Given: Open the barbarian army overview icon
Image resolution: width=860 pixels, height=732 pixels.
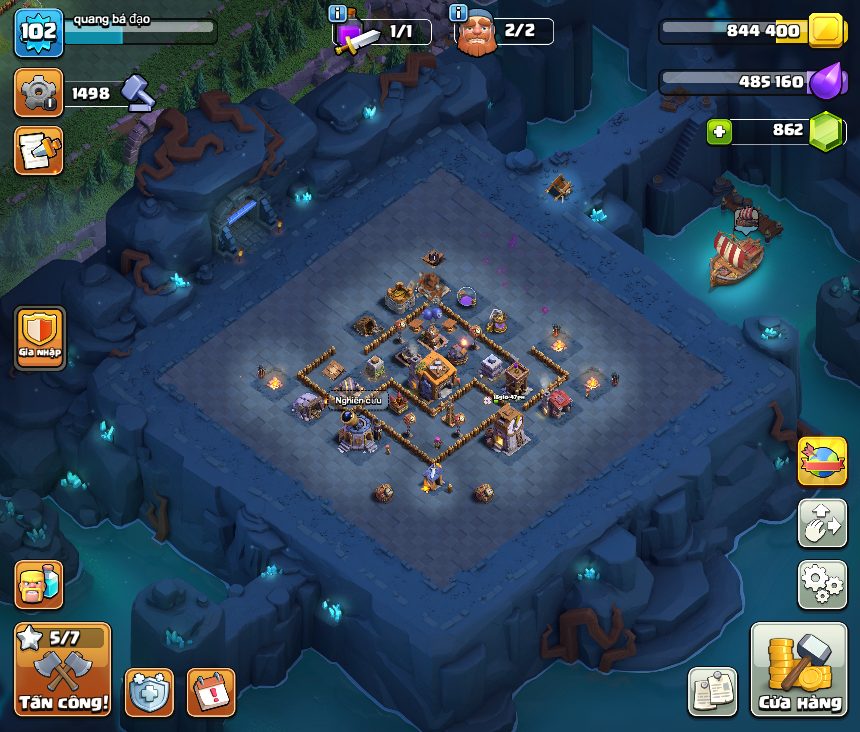Looking at the screenshot, I should (x=39, y=583).
